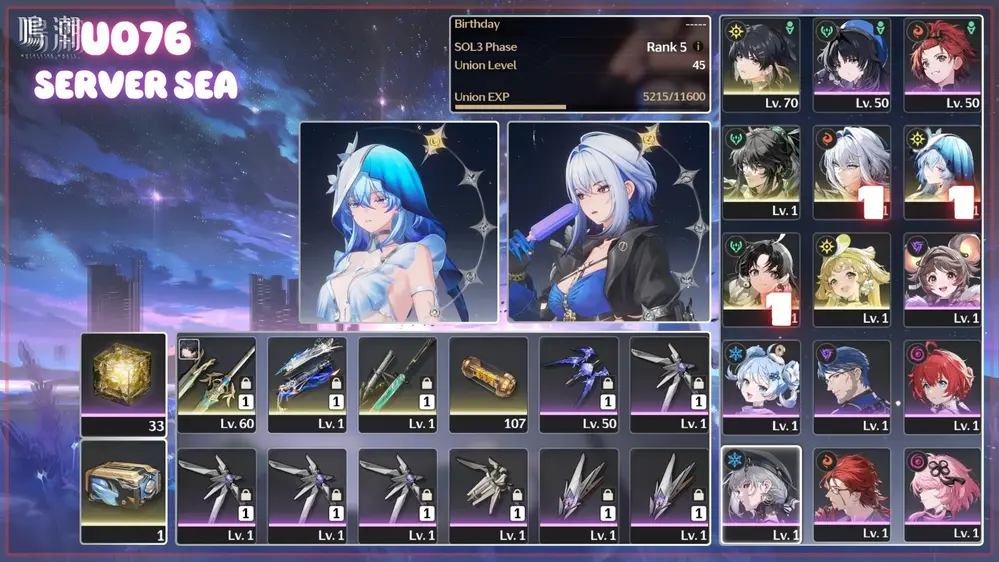The height and width of the screenshot is (562, 999).
Task: Open the blue and gold supply chest item
Action: 123,491
